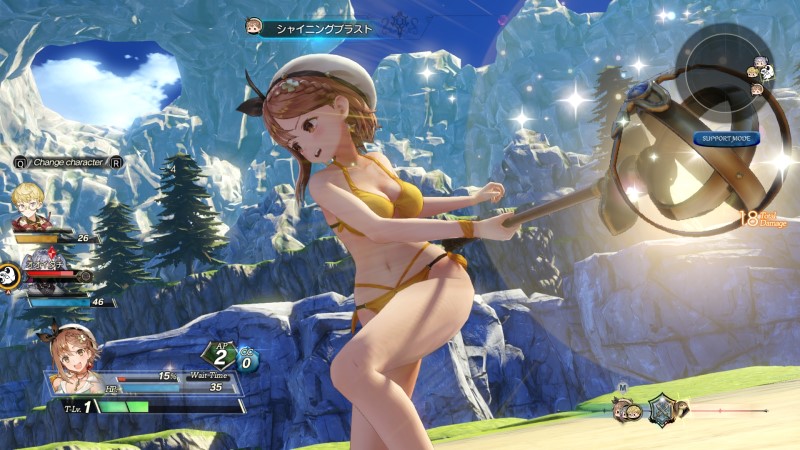Click the Change character label

click(69, 161)
